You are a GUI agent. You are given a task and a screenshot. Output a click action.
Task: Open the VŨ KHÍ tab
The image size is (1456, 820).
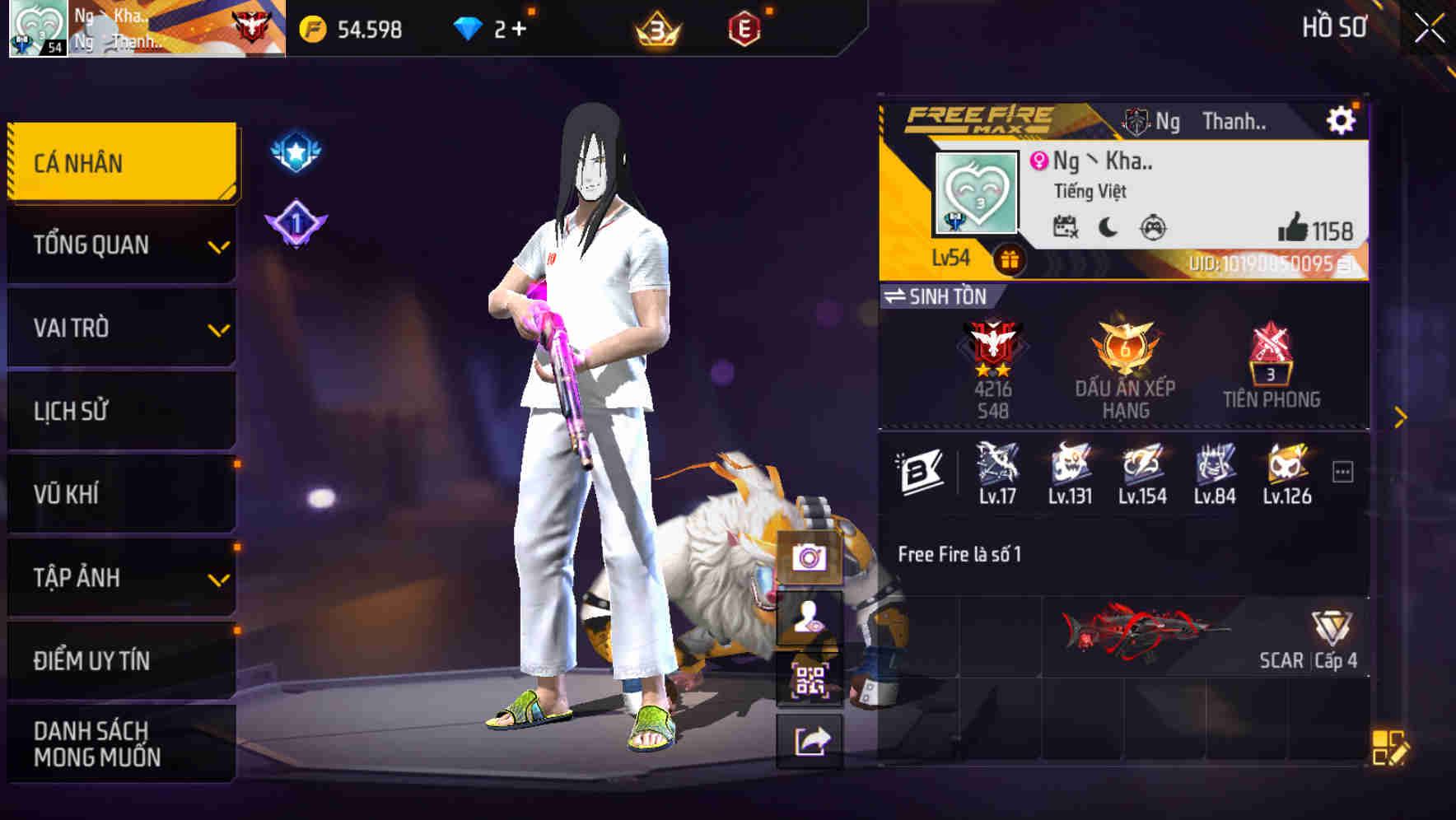point(121,494)
